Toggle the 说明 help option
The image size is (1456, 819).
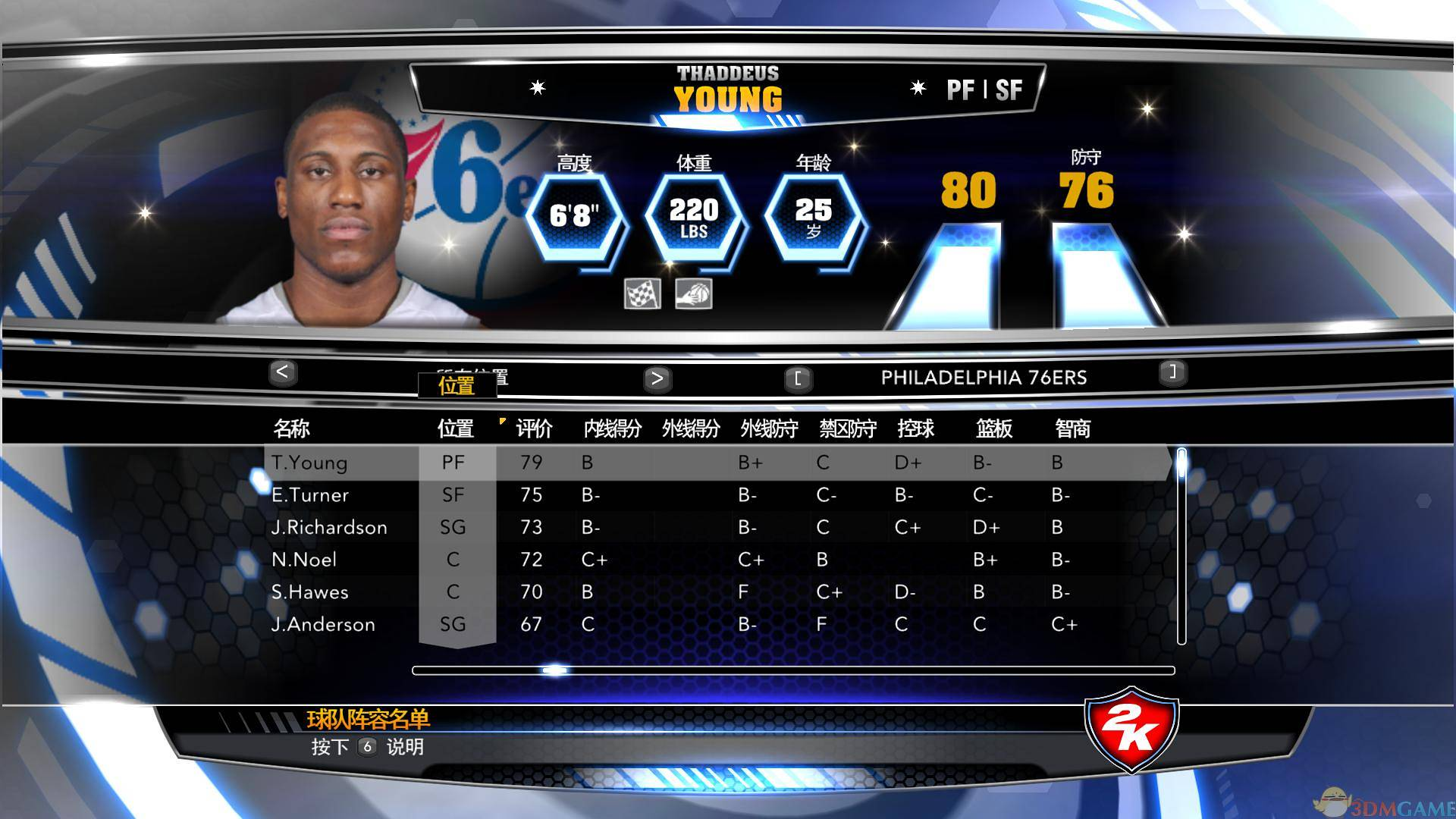coord(407,747)
